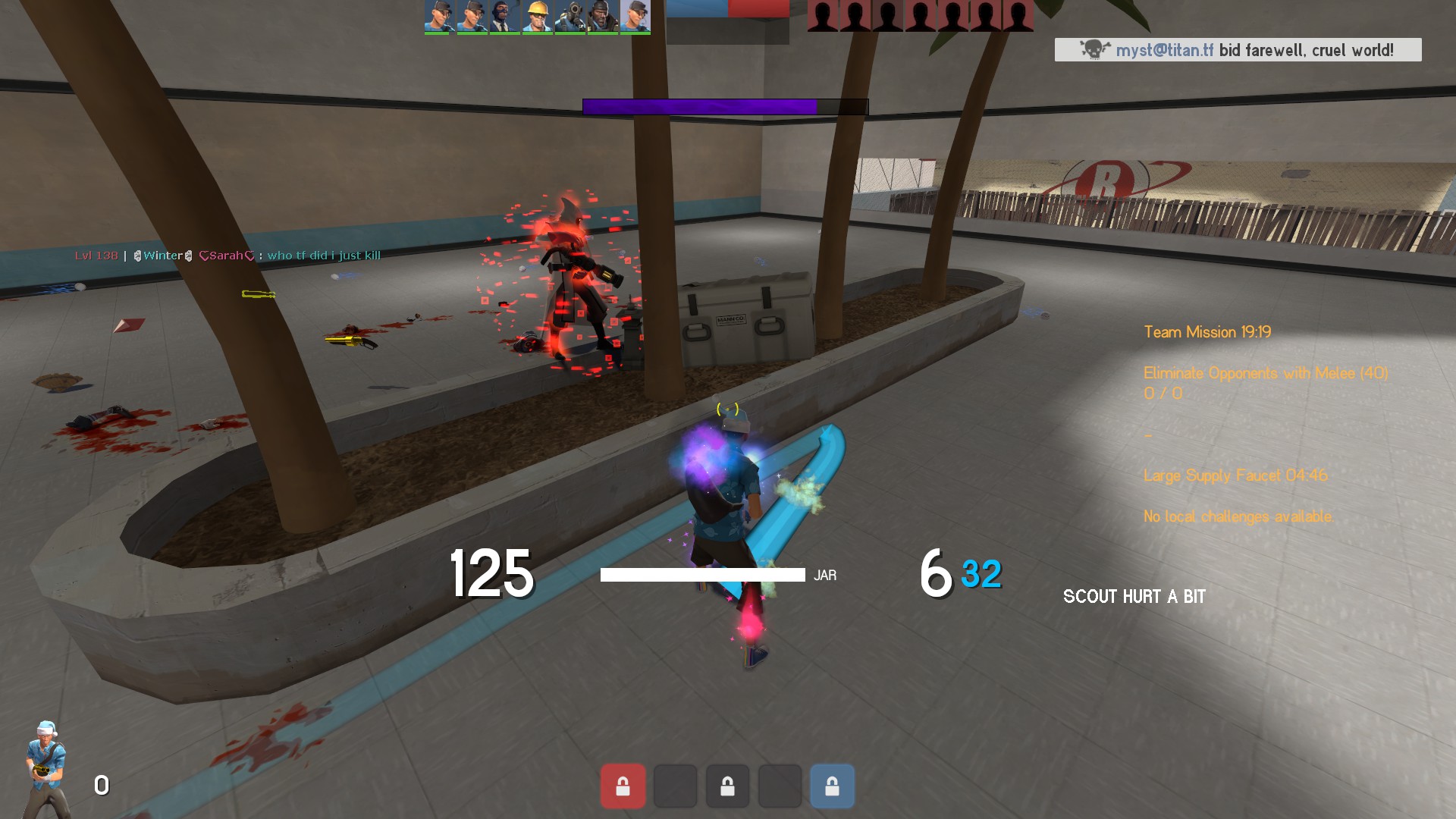Select the red locked control point icon
This screenshot has height=819, width=1456.
[x=623, y=786]
